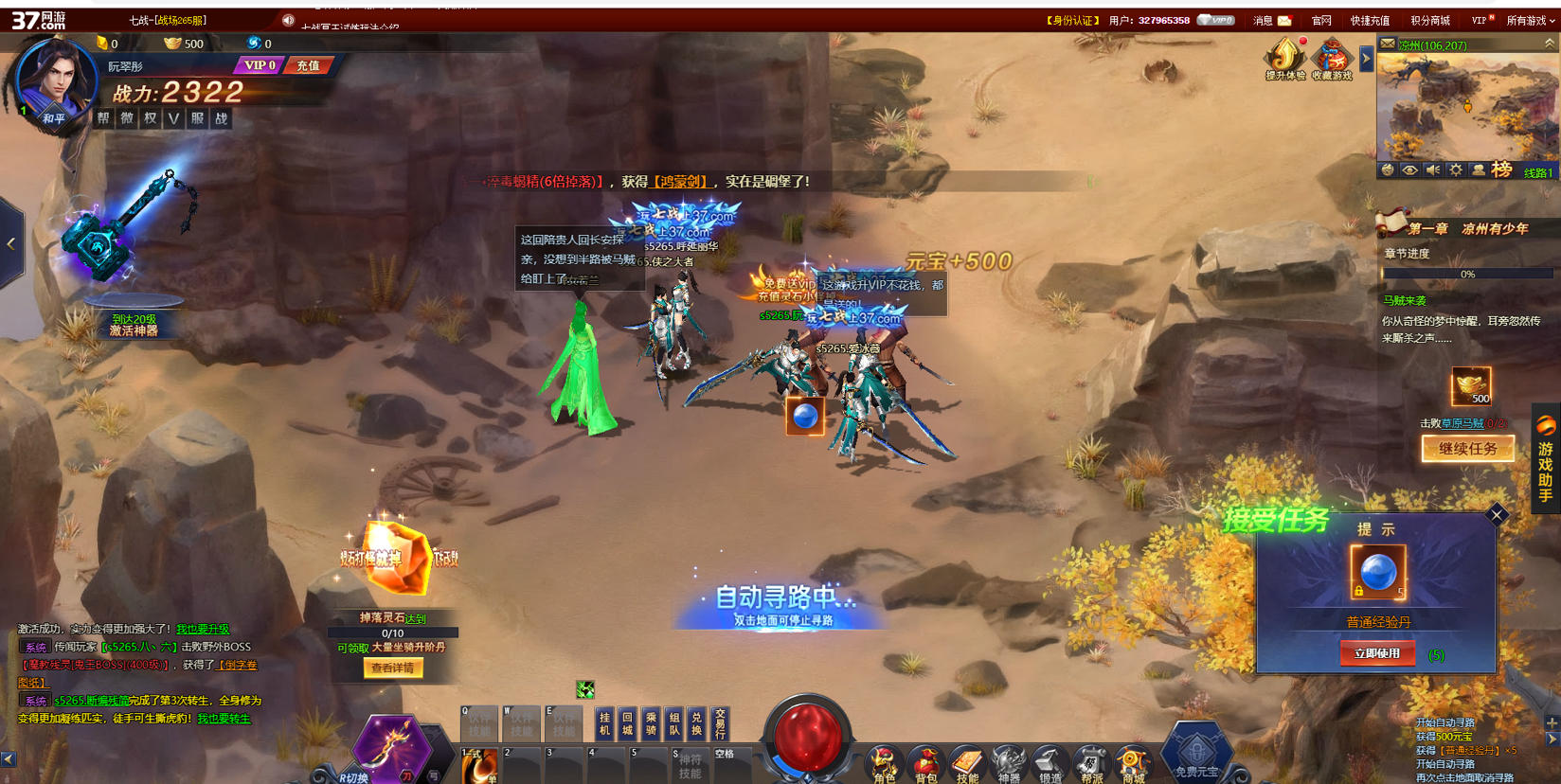Close the 提示 popup
The height and width of the screenshot is (784, 1561).
pyautogui.click(x=1497, y=515)
